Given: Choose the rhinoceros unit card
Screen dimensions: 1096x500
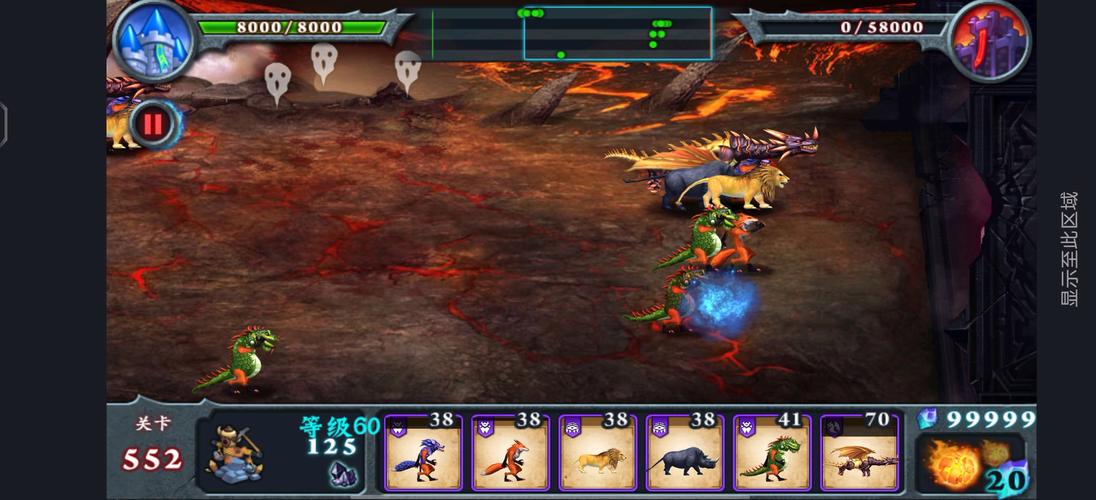Looking at the screenshot, I should (685, 455).
